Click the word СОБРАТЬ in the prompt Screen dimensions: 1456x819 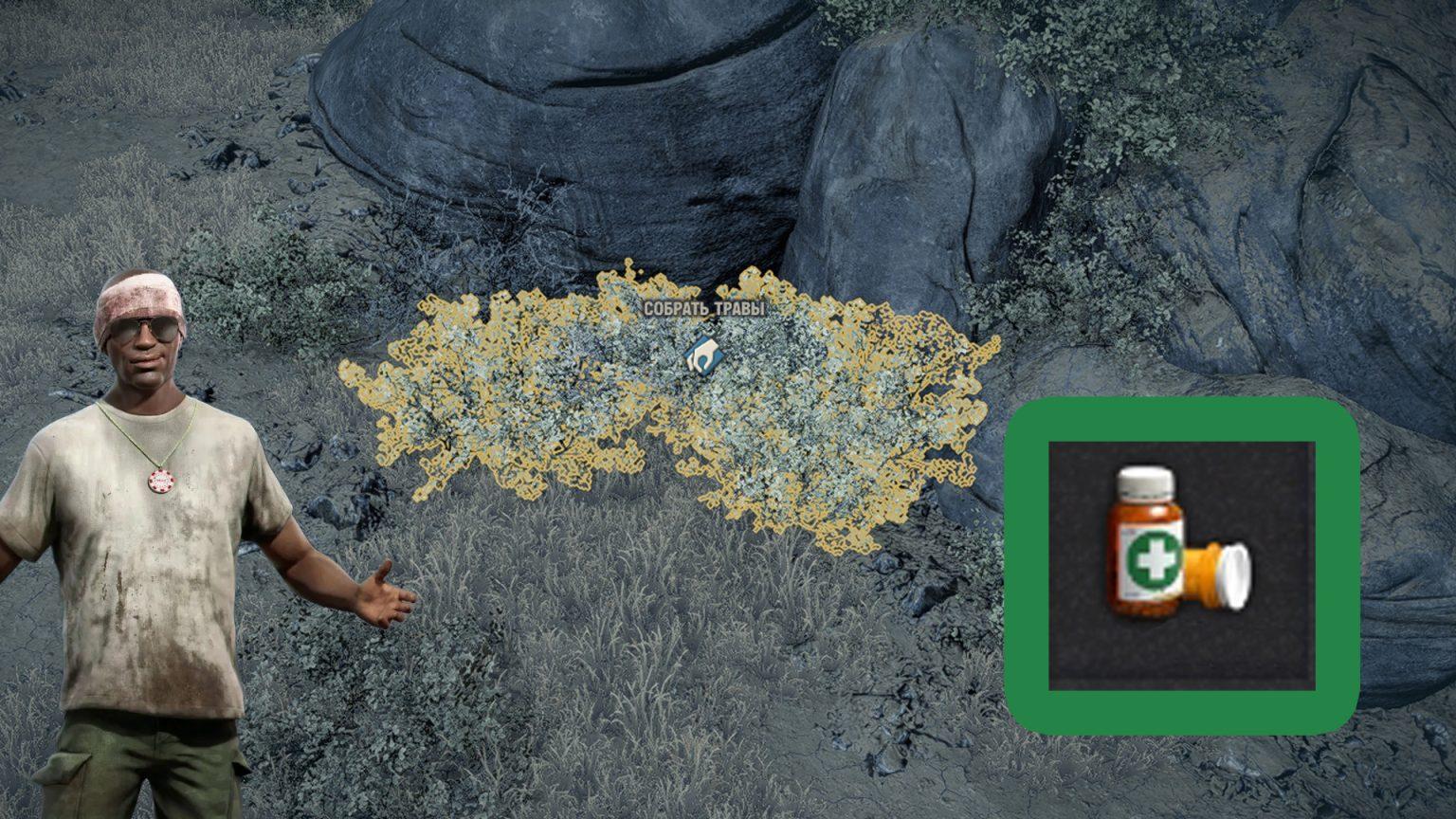pos(677,309)
